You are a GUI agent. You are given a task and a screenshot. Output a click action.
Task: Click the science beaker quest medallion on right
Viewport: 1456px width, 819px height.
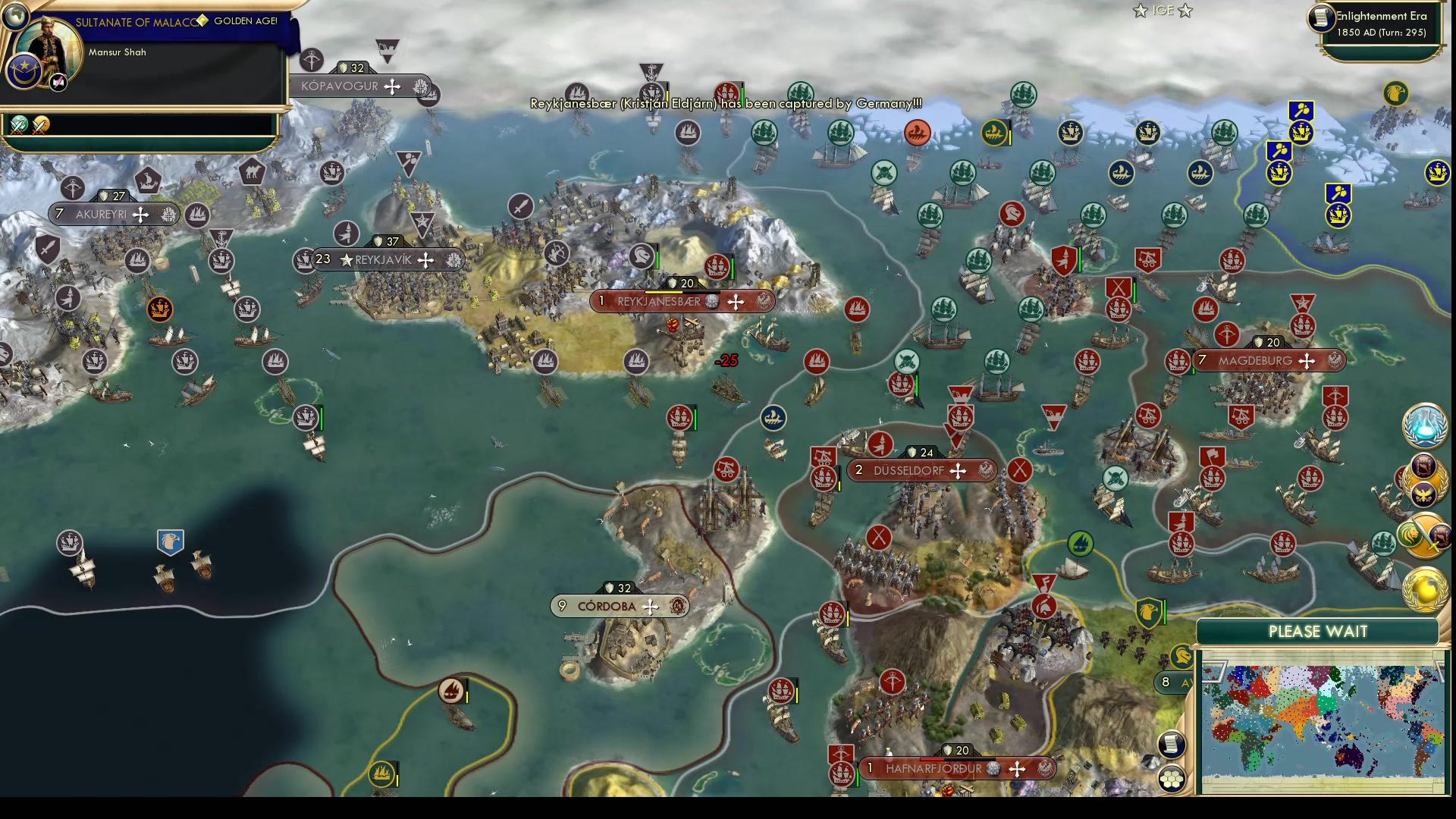(x=1423, y=426)
